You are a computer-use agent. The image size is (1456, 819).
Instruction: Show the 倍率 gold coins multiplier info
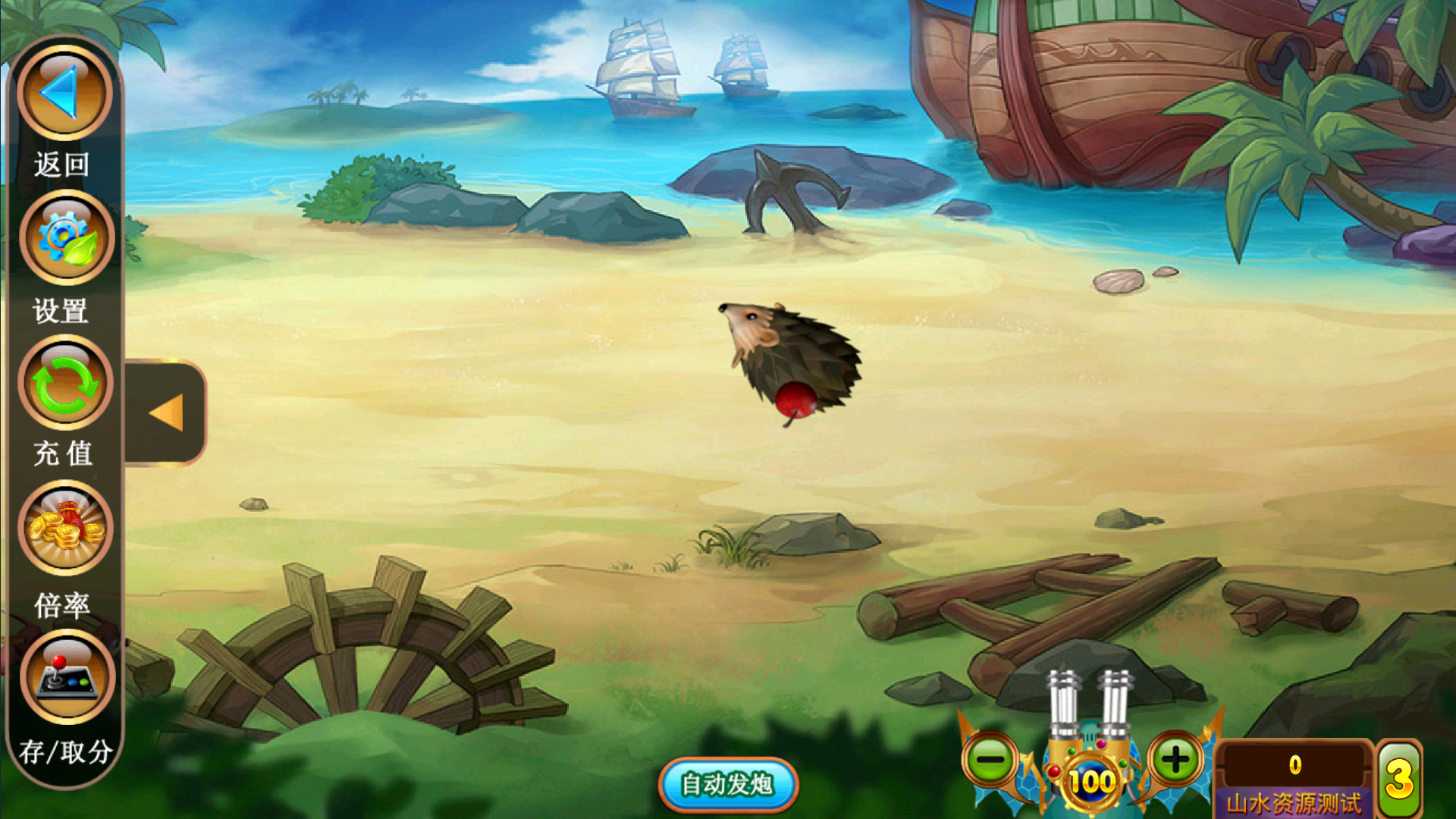(65, 529)
